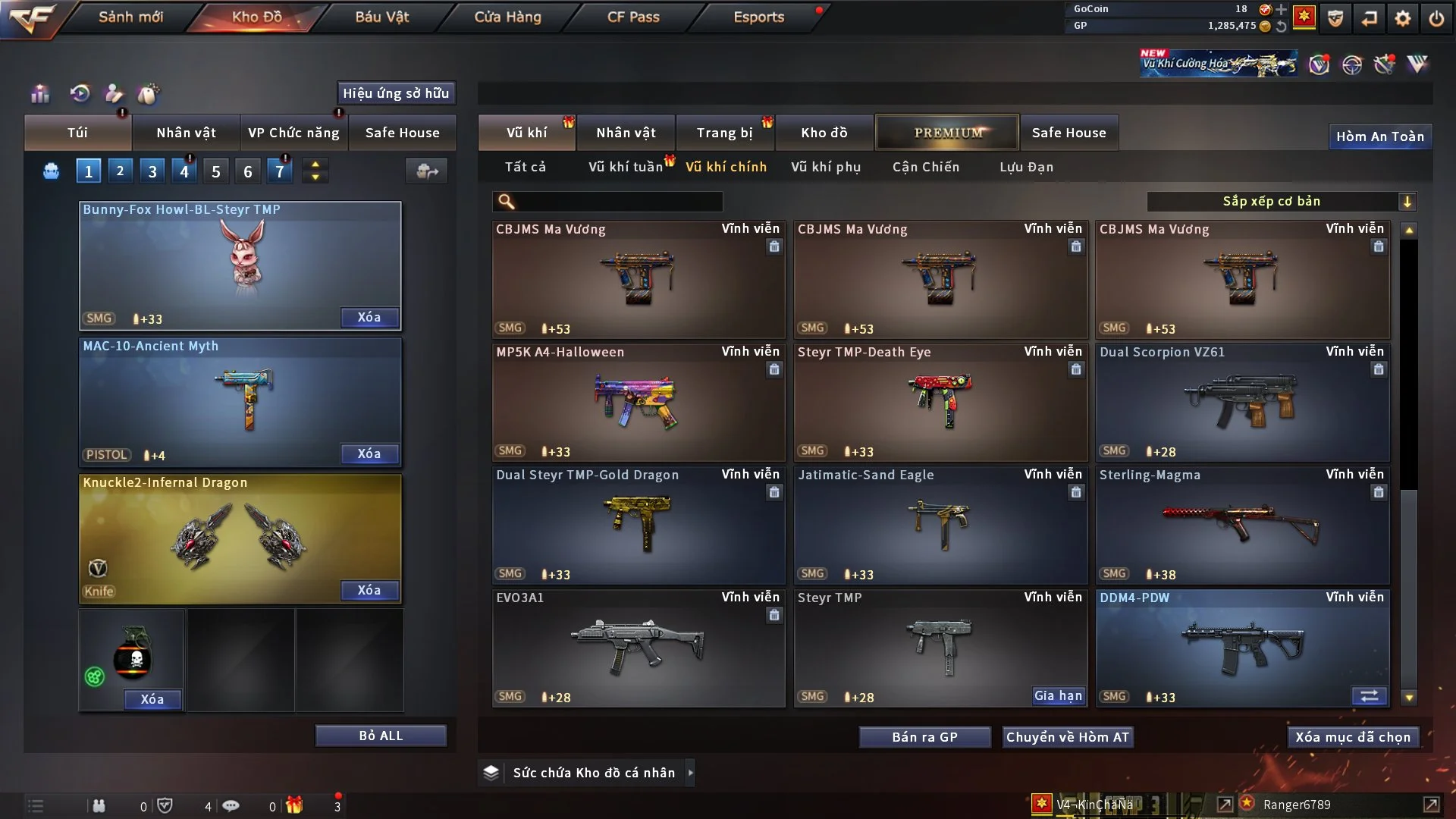1456x819 pixels.
Task: Click the Bán ra GP button
Action: coord(924,737)
